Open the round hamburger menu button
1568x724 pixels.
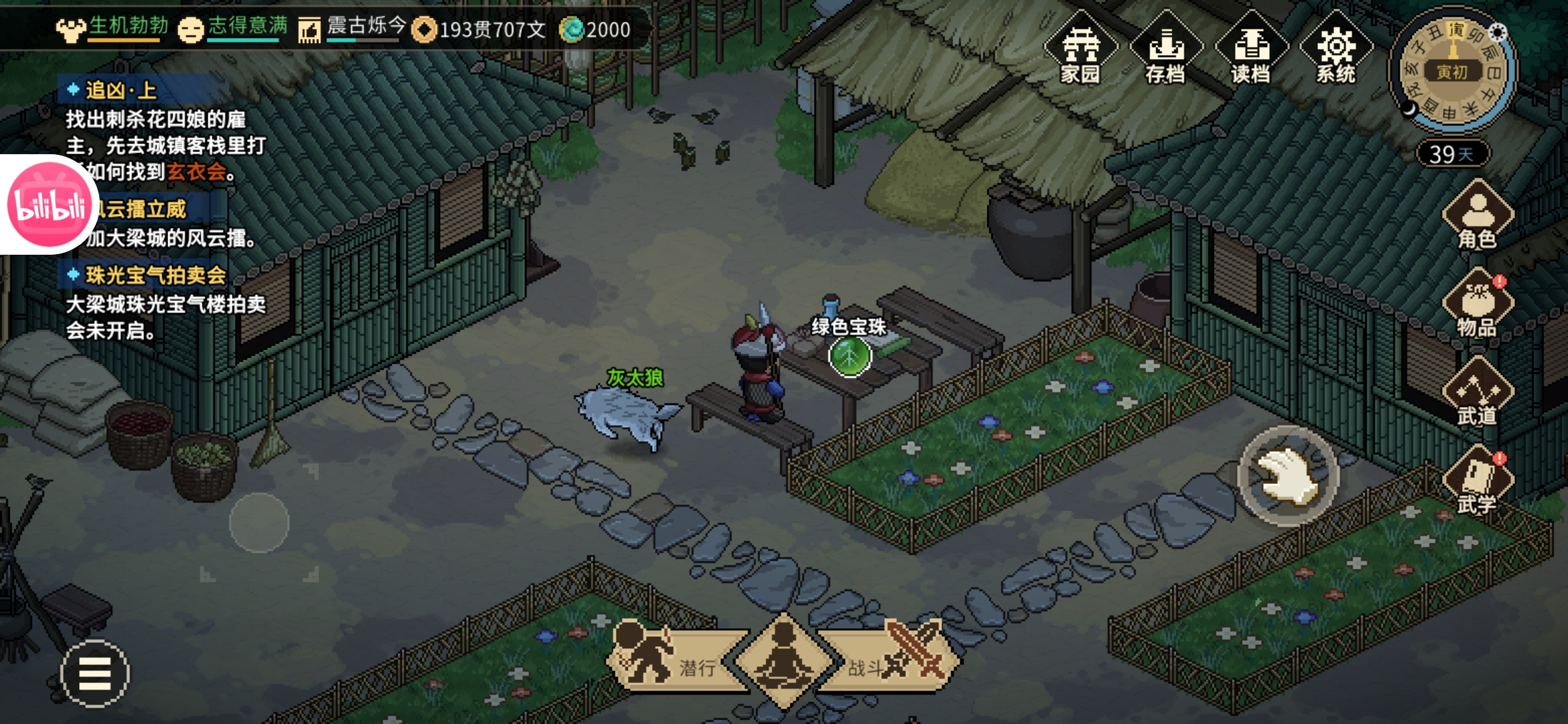pyautogui.click(x=95, y=673)
